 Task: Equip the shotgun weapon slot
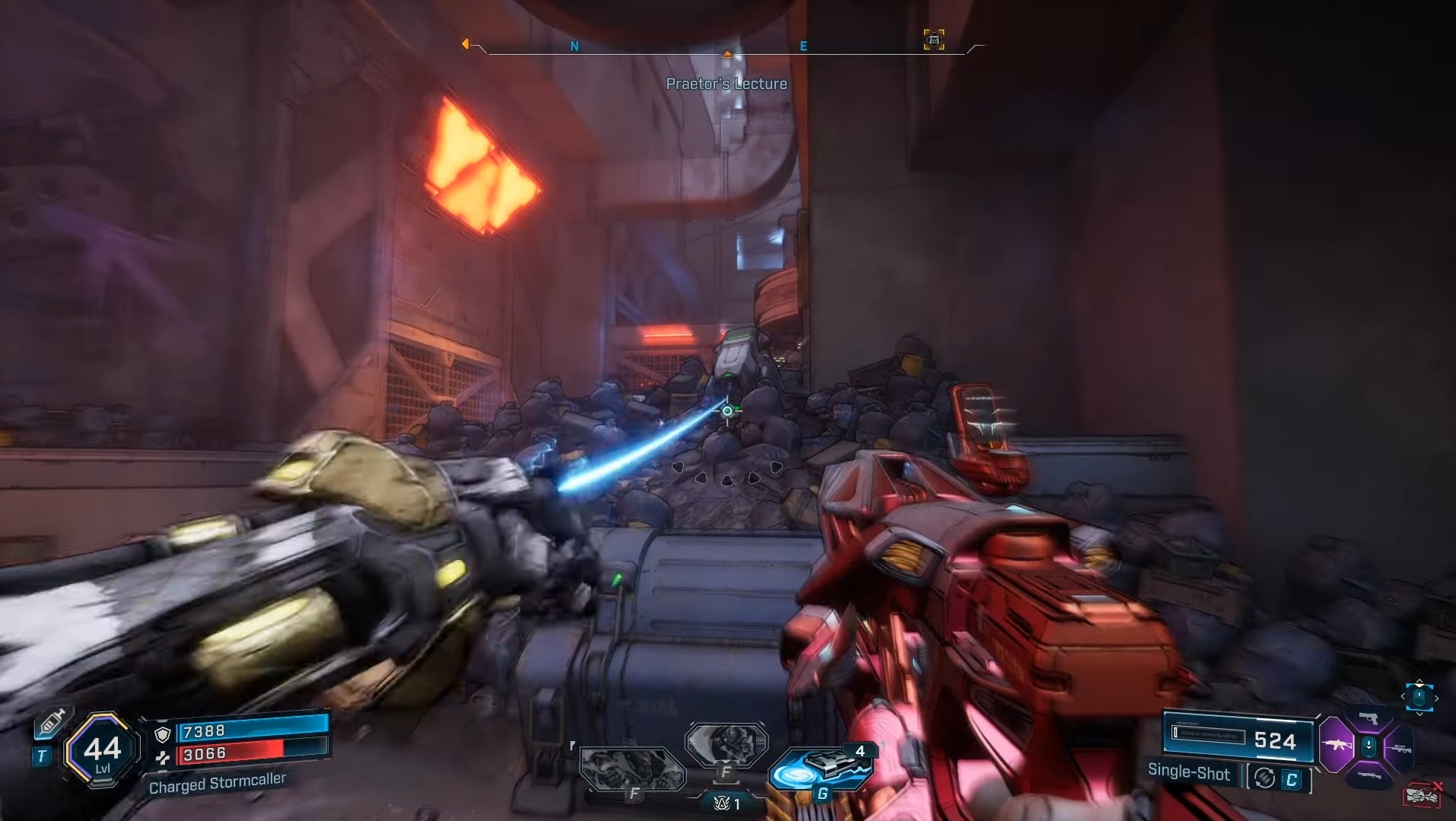[x=1369, y=775]
